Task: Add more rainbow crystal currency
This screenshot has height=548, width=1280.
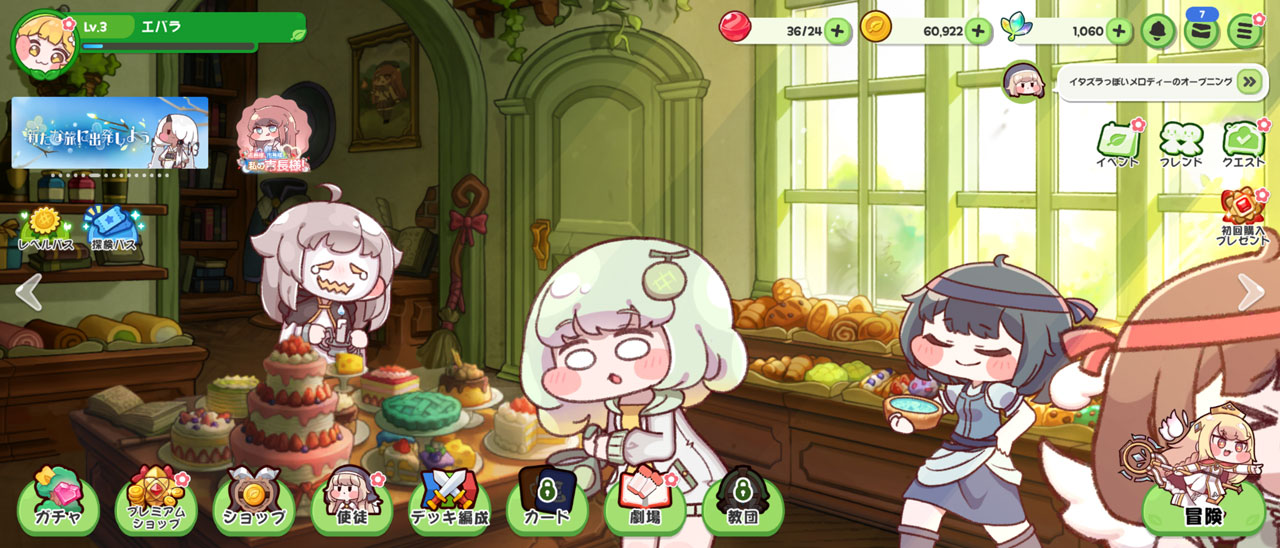Action: pos(1118,31)
